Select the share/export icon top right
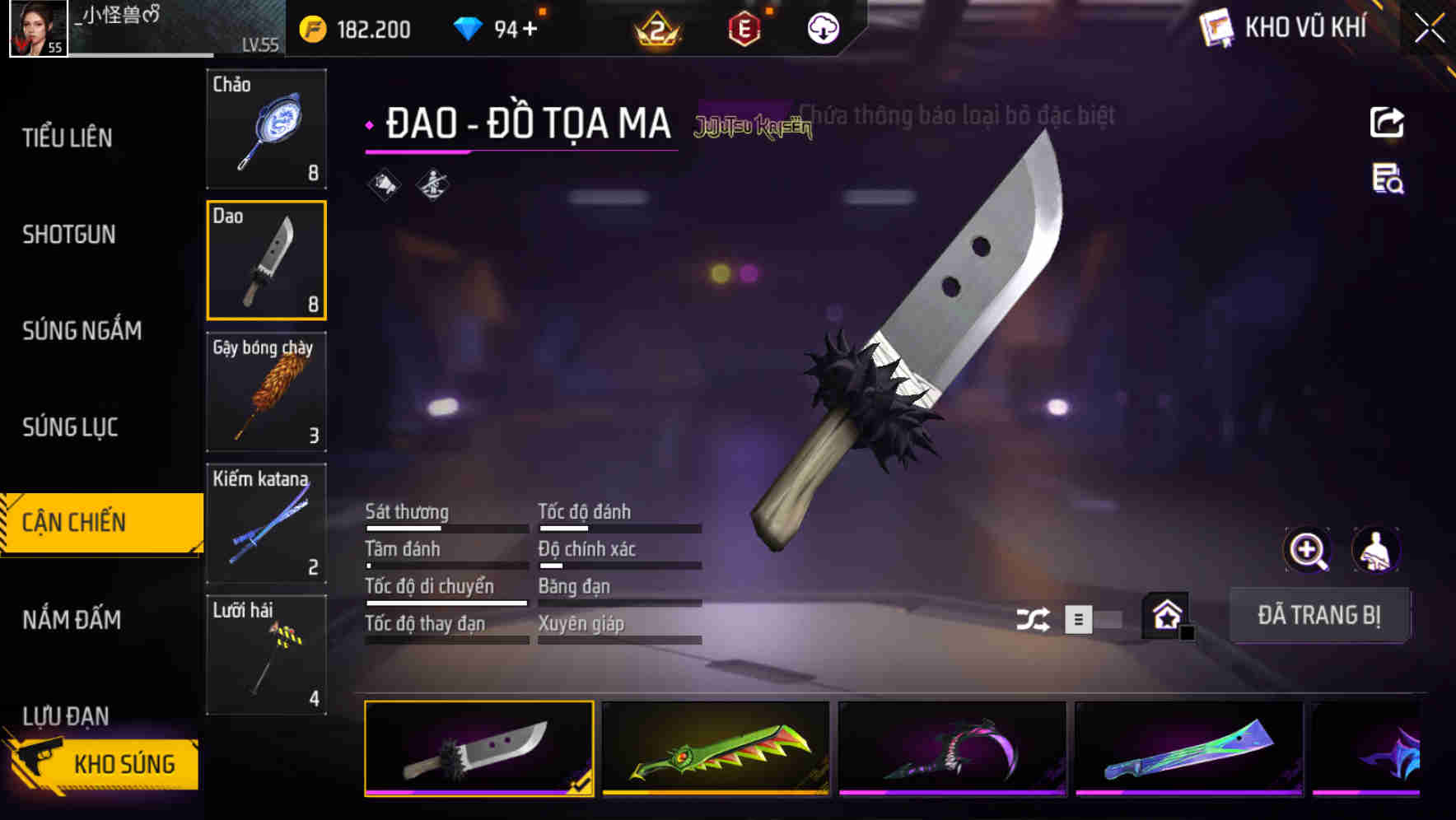 click(1387, 122)
